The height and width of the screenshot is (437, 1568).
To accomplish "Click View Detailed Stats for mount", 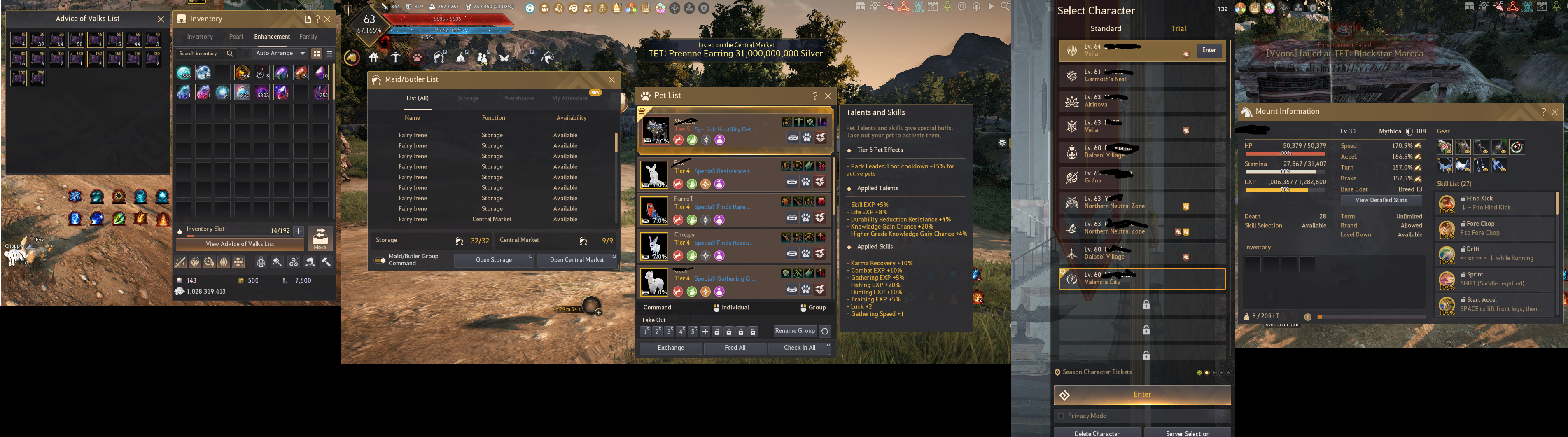I will [1381, 200].
